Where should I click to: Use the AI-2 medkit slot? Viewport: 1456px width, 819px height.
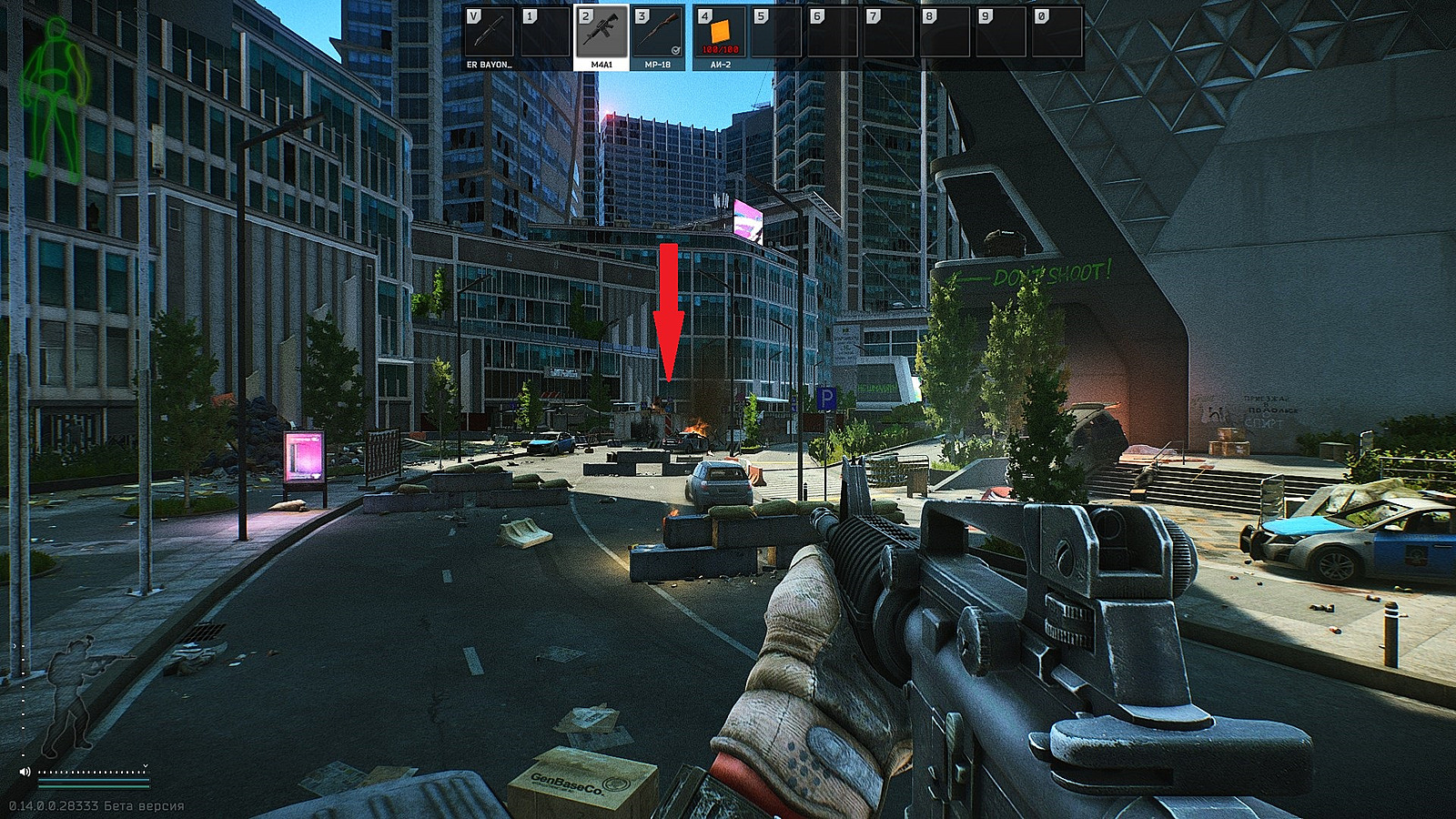(721, 36)
